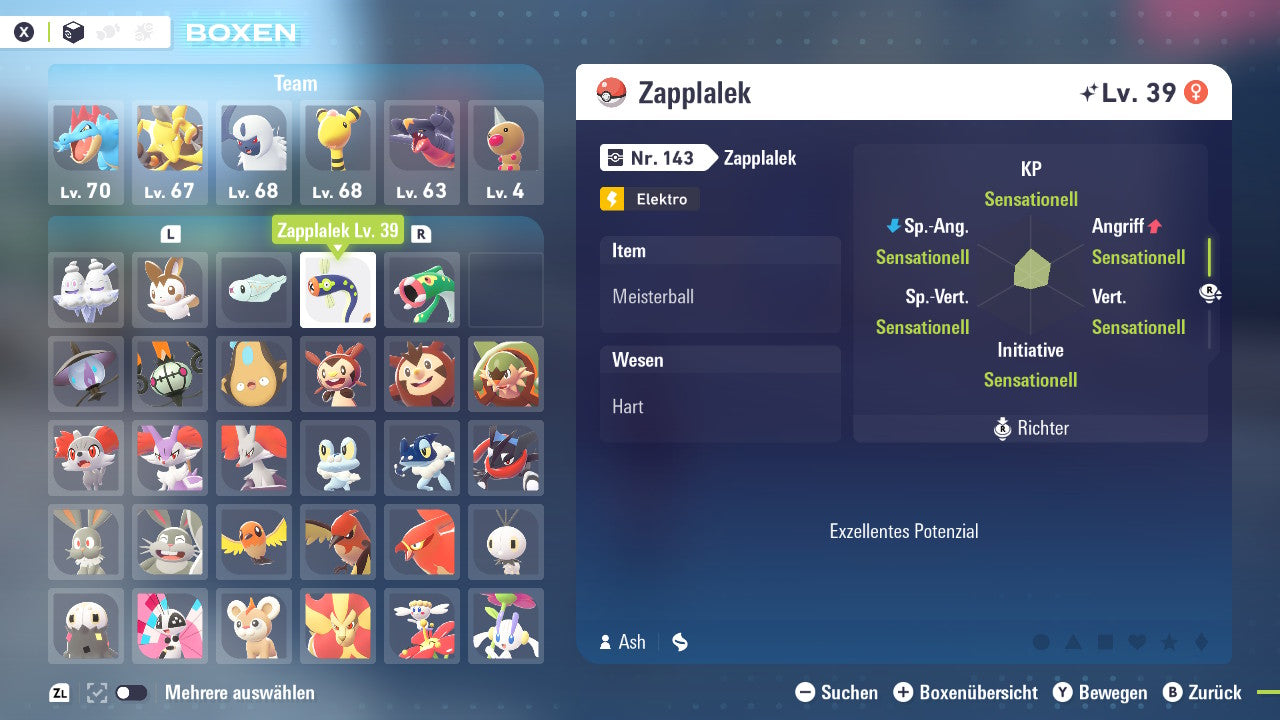The width and height of the screenshot is (1280, 720).
Task: Select the Zapplalek thumbnail in the box
Action: [x=338, y=290]
